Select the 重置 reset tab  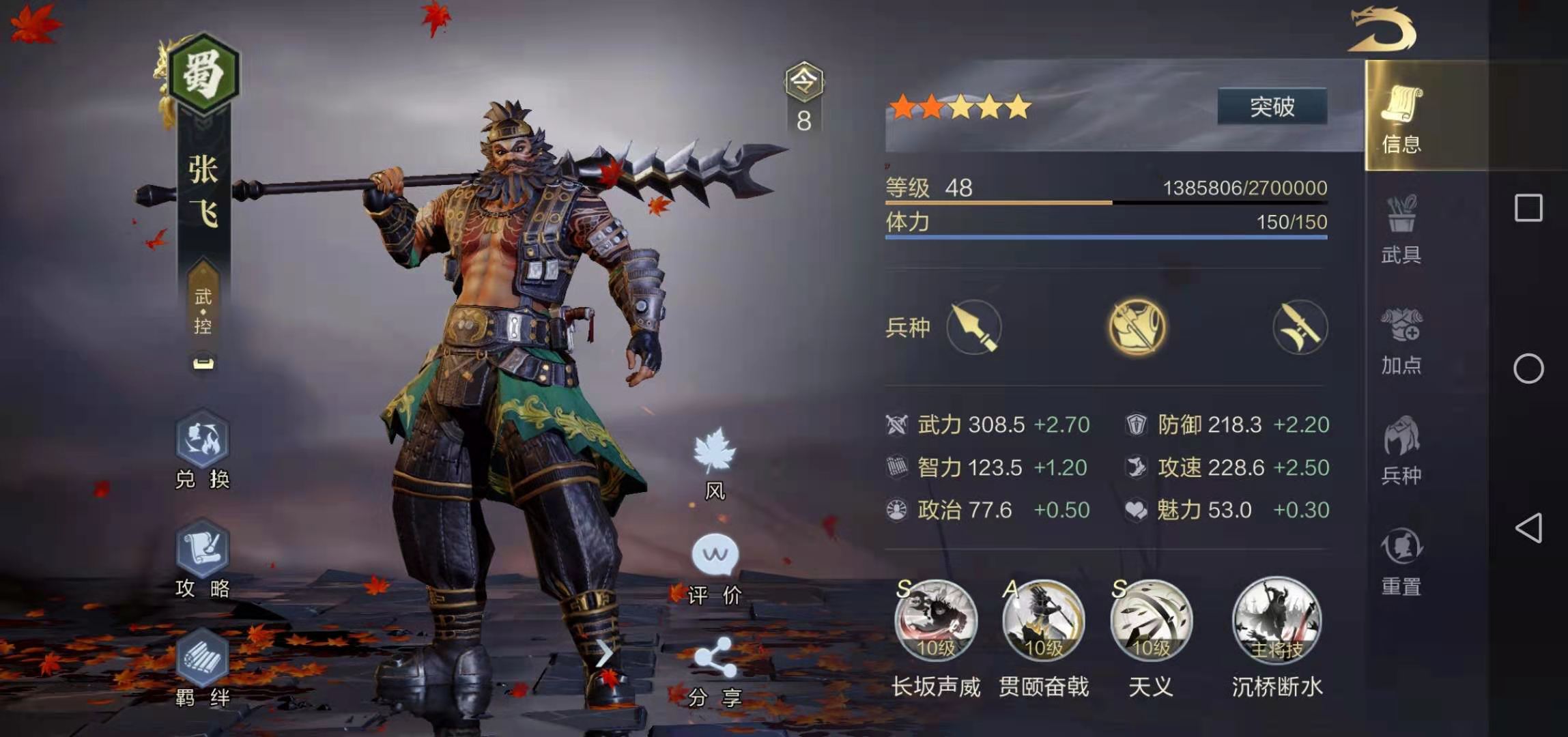click(1401, 561)
